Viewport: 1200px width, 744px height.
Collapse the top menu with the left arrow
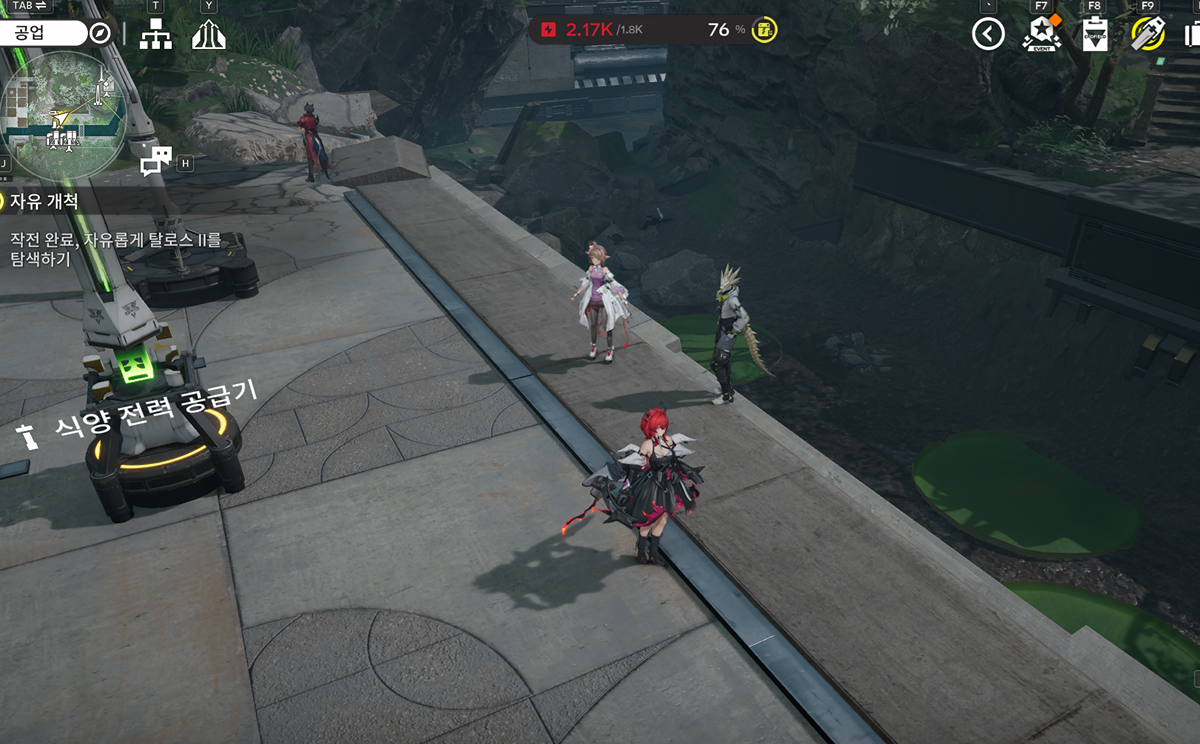point(988,34)
